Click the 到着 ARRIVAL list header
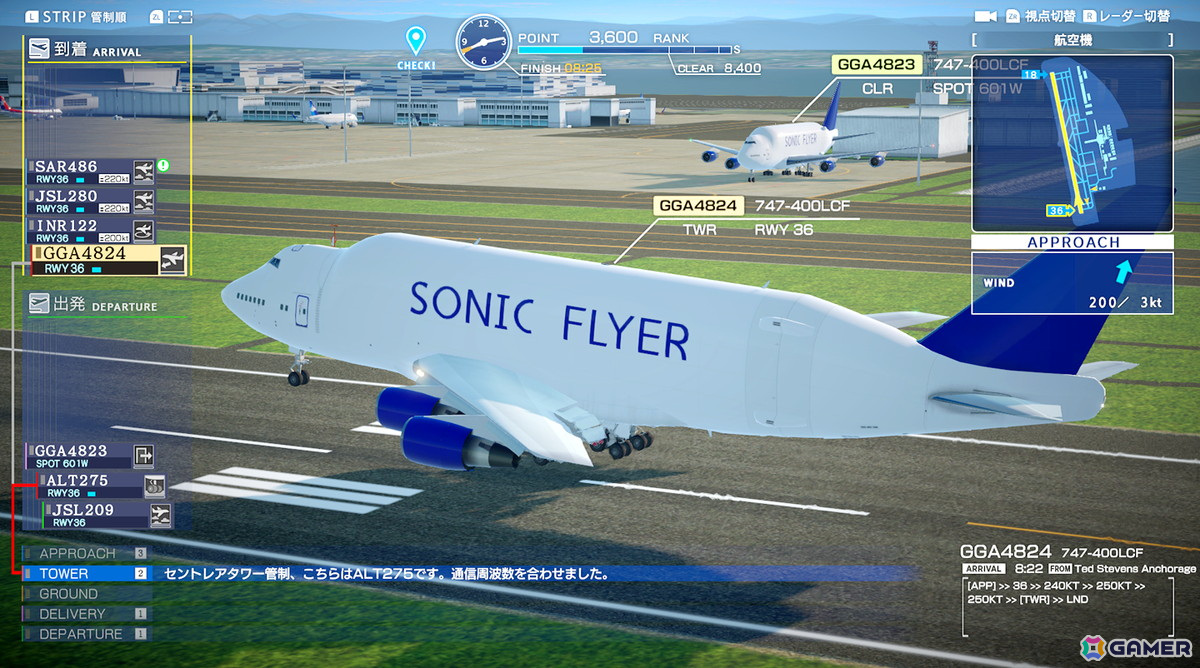This screenshot has height=668, width=1200. coord(85,49)
